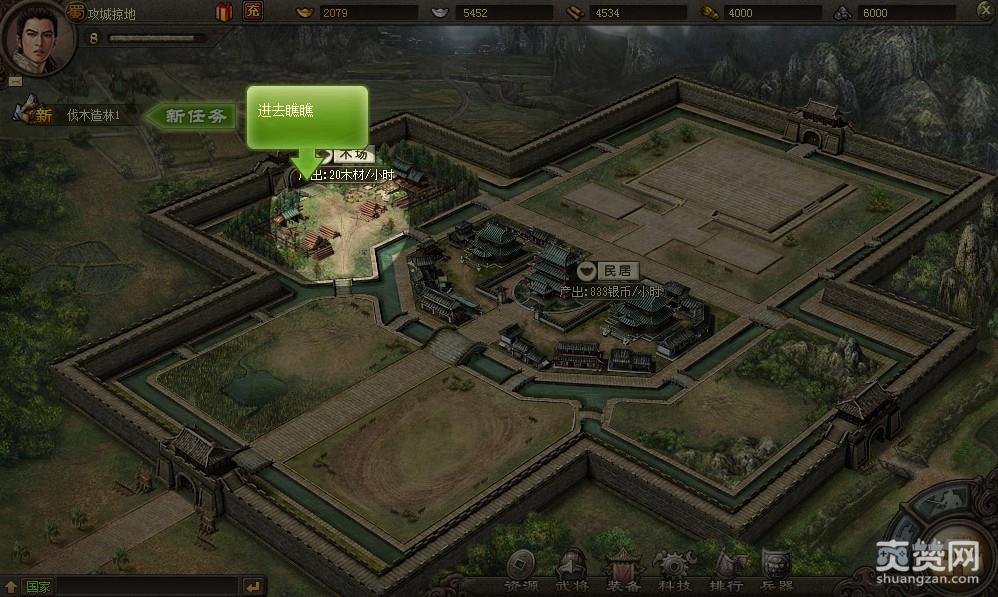Open the 武将 generals menu
998x597 pixels.
571,572
